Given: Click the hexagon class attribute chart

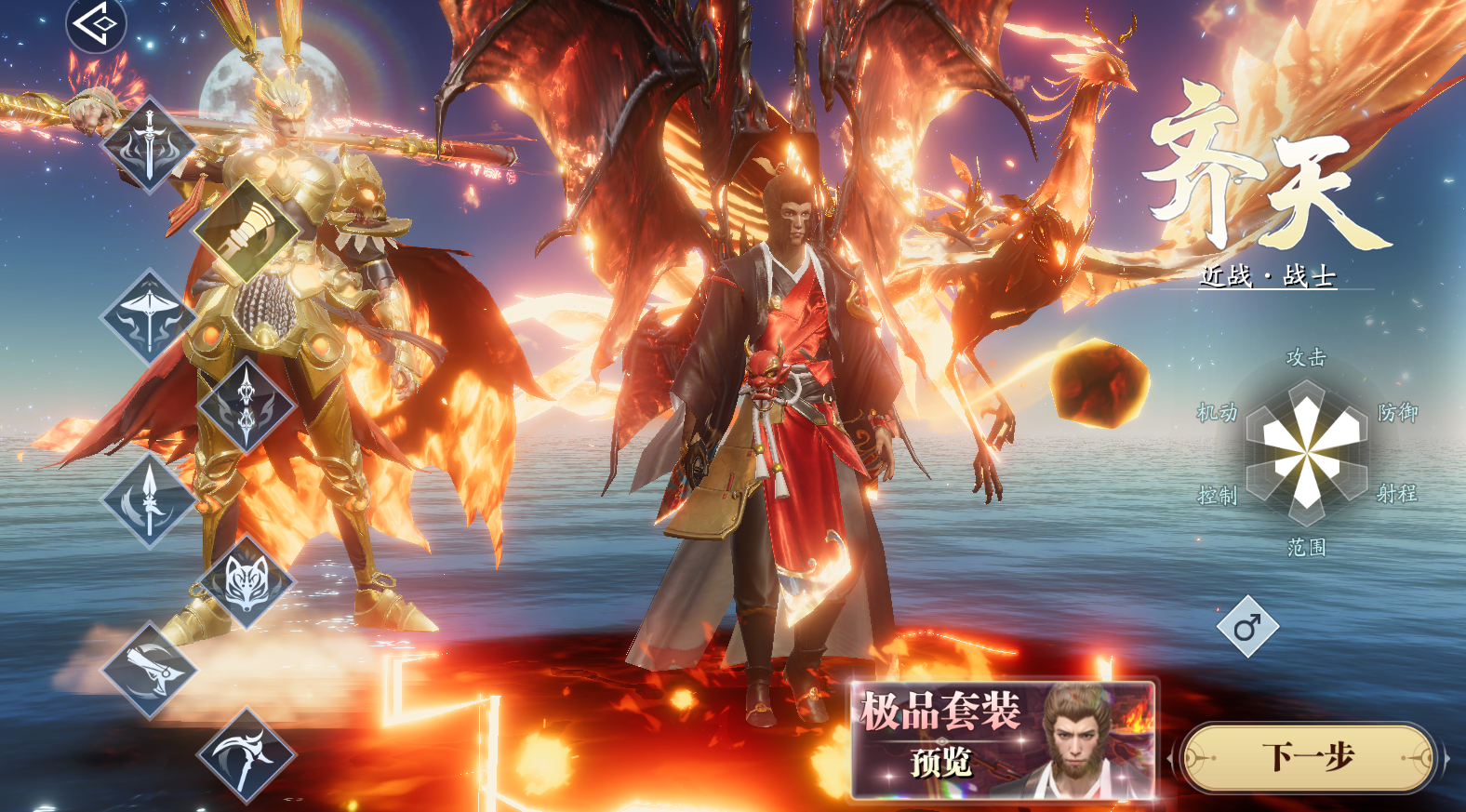Looking at the screenshot, I should (x=1307, y=453).
